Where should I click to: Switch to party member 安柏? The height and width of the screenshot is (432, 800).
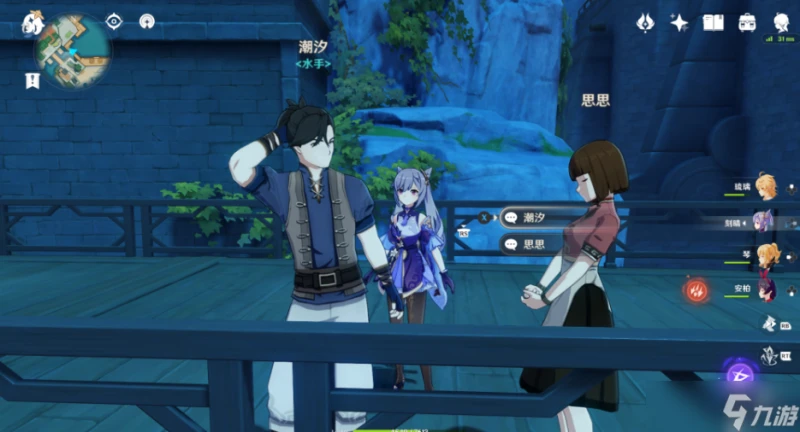[x=766, y=288]
